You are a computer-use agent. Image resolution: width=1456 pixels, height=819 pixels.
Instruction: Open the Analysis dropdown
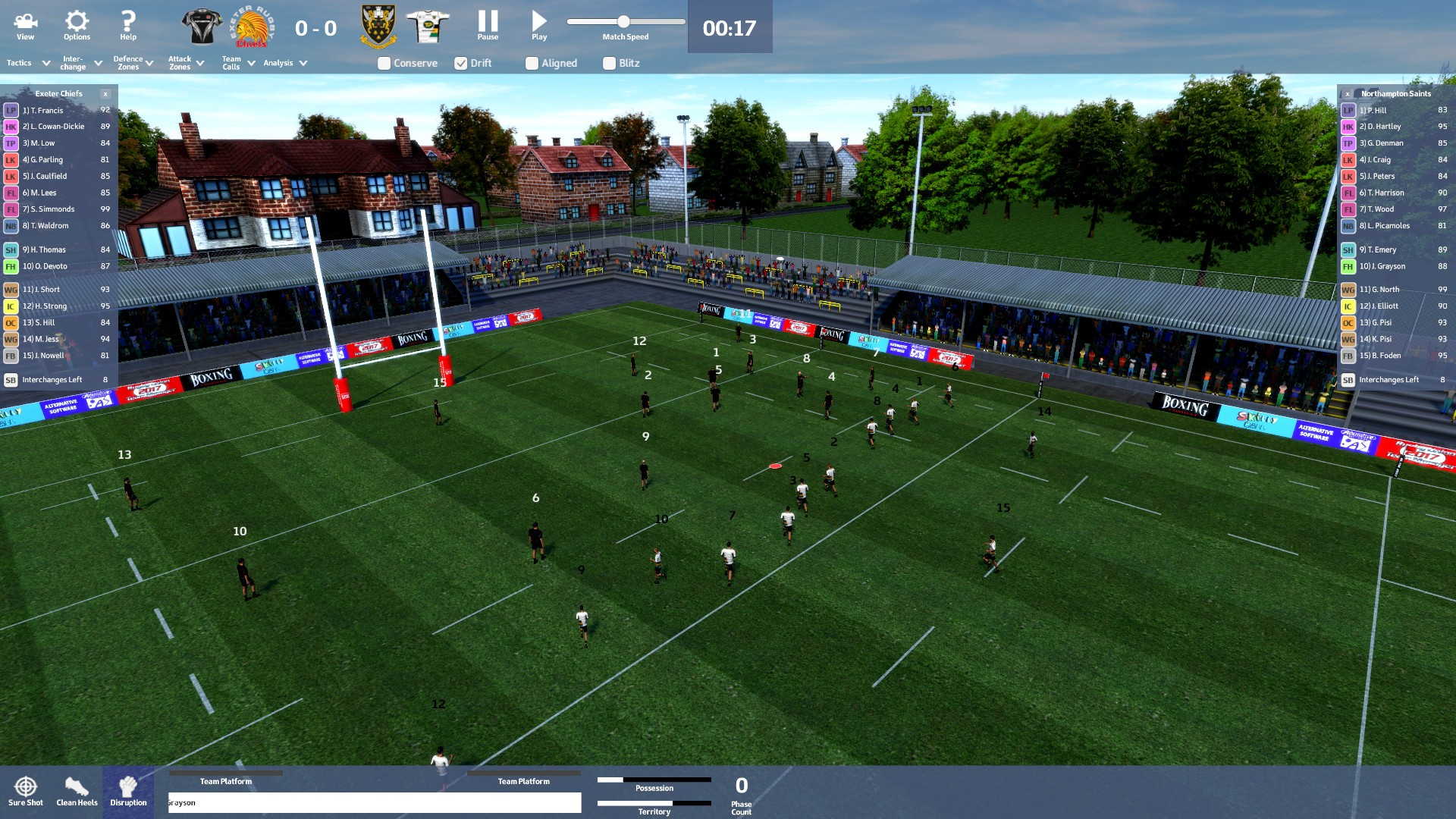[285, 63]
